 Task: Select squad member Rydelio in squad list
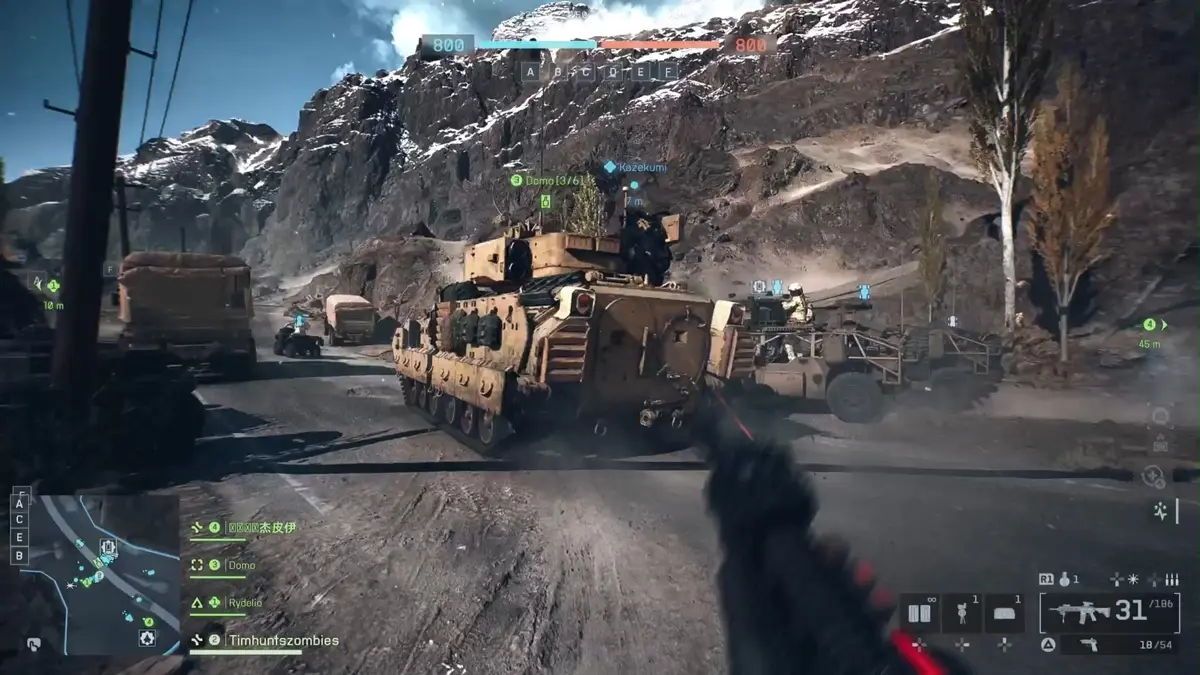244,602
